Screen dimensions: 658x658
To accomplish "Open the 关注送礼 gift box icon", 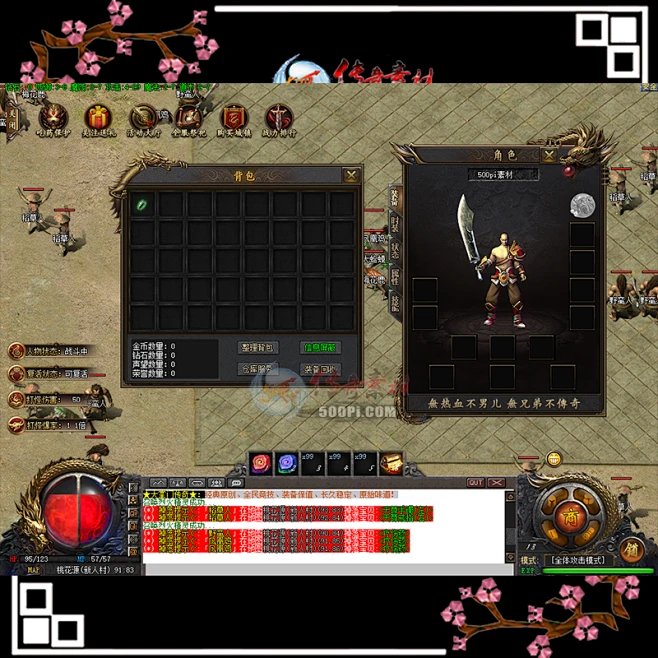I will (98, 119).
